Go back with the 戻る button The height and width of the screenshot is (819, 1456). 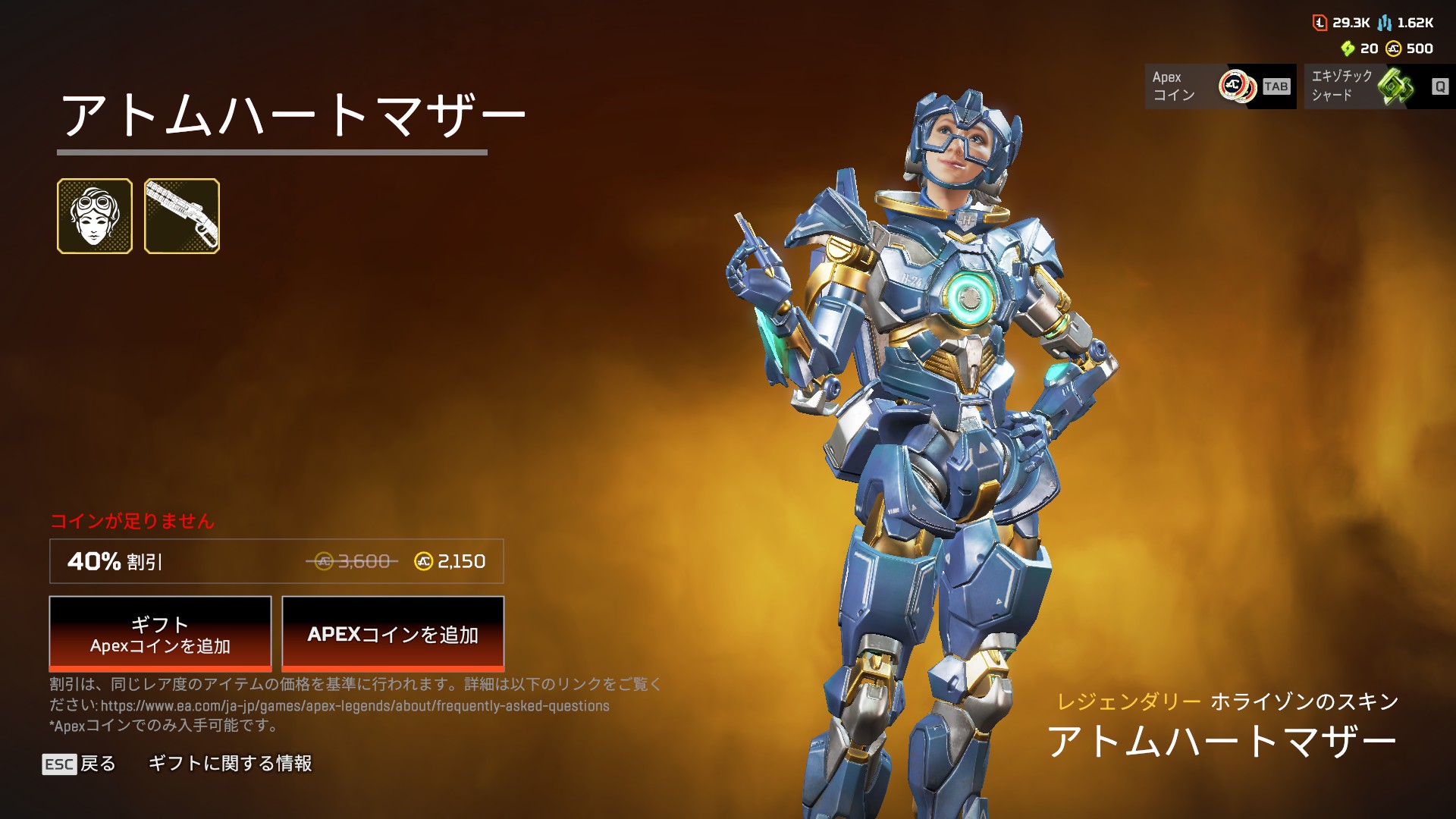(80, 764)
